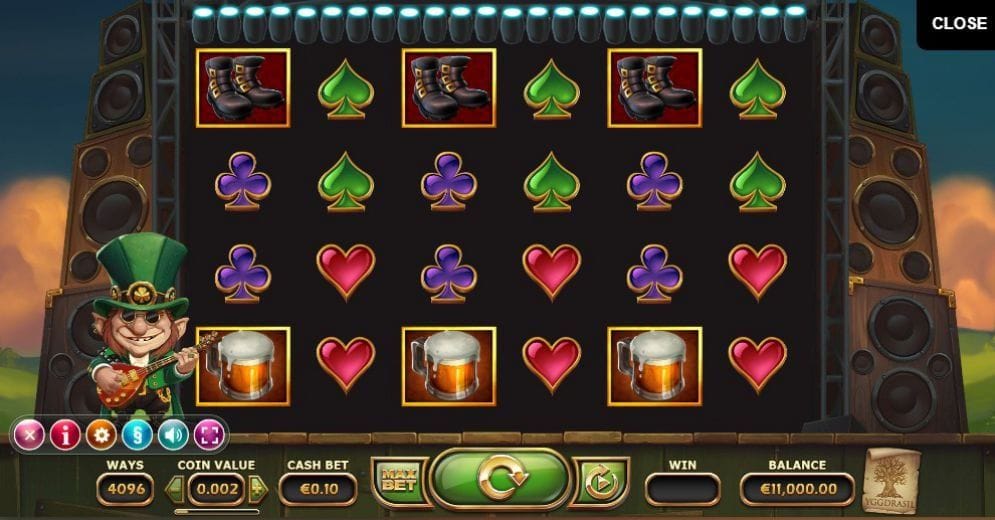This screenshot has height=520, width=995.
Task: Click the Yggdrasil logo scroll
Action: (x=891, y=478)
